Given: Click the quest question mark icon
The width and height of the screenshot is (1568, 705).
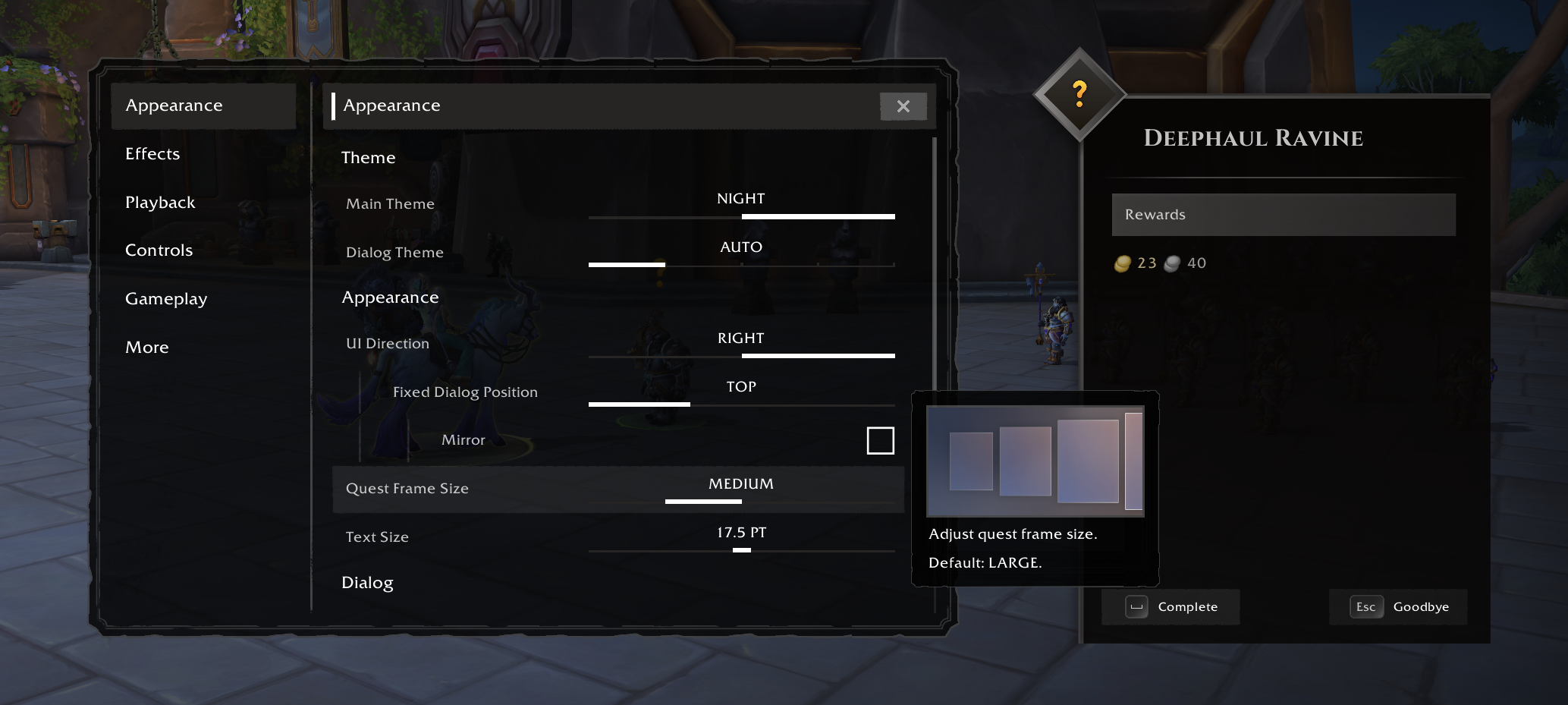Looking at the screenshot, I should click(1079, 93).
